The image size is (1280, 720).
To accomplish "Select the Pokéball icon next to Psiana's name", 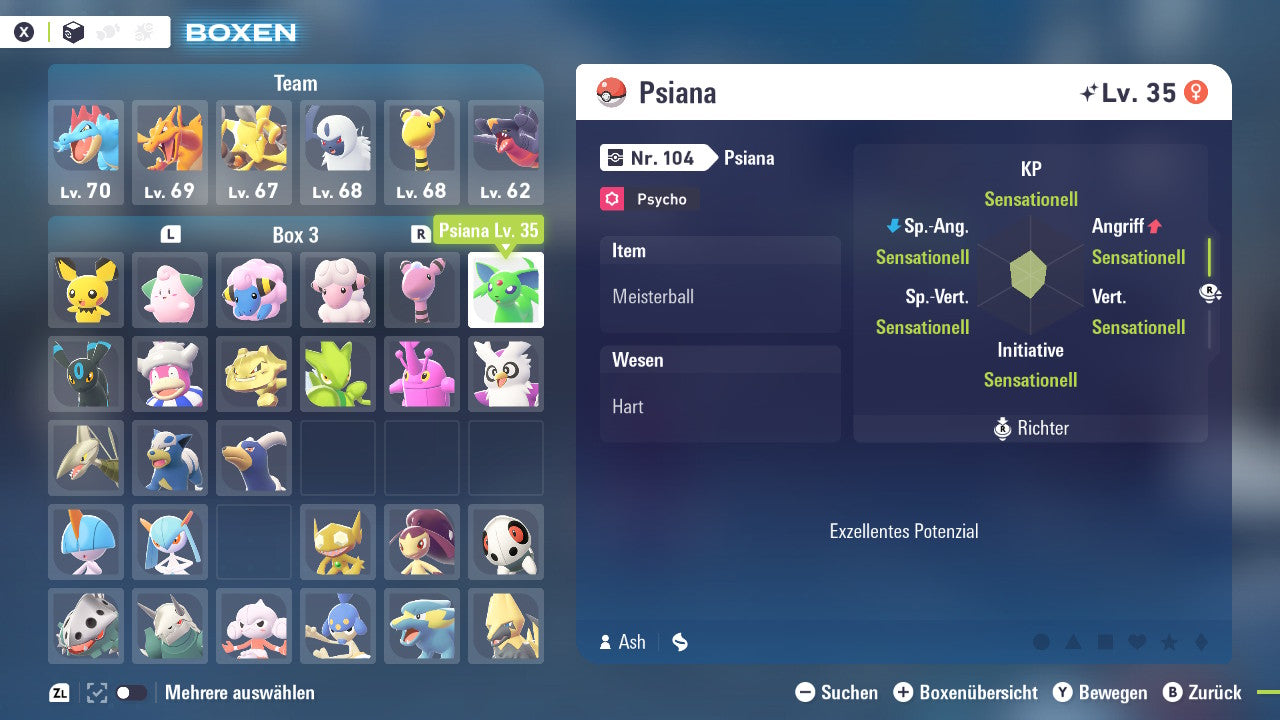I will click(612, 92).
